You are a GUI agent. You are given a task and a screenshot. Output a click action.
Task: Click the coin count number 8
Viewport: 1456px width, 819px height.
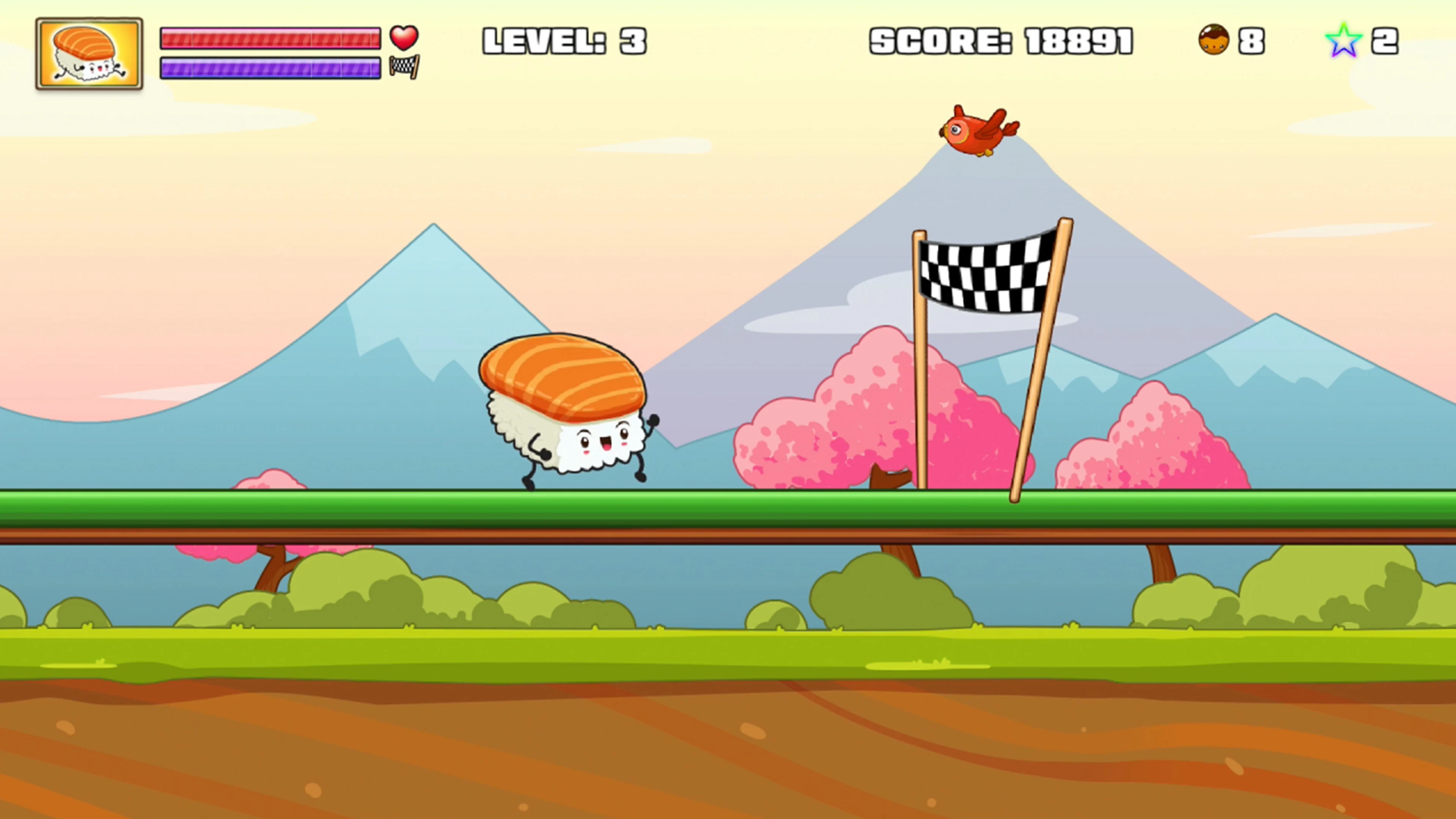pos(1252,39)
